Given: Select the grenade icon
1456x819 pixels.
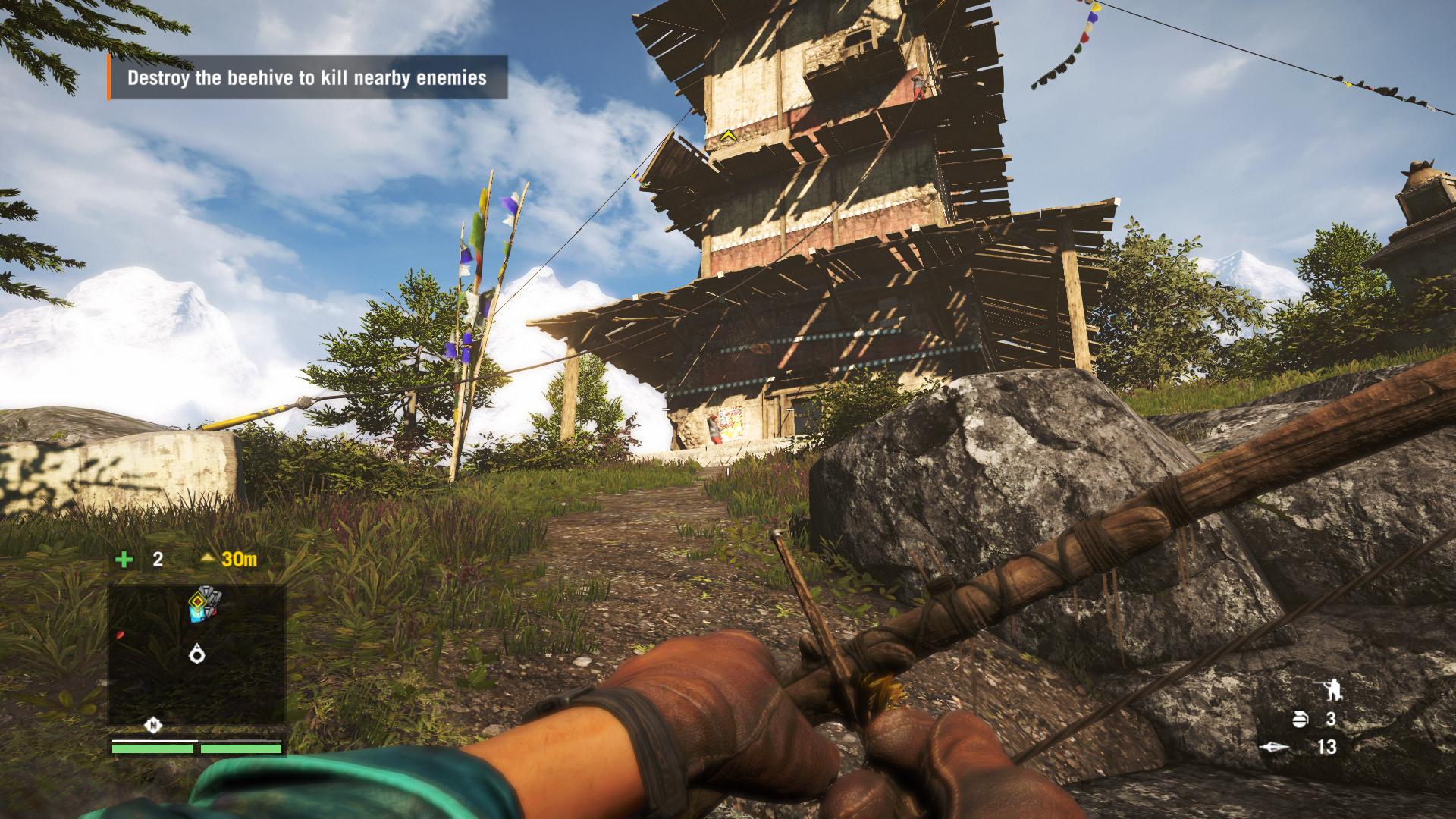Looking at the screenshot, I should point(1299,719).
